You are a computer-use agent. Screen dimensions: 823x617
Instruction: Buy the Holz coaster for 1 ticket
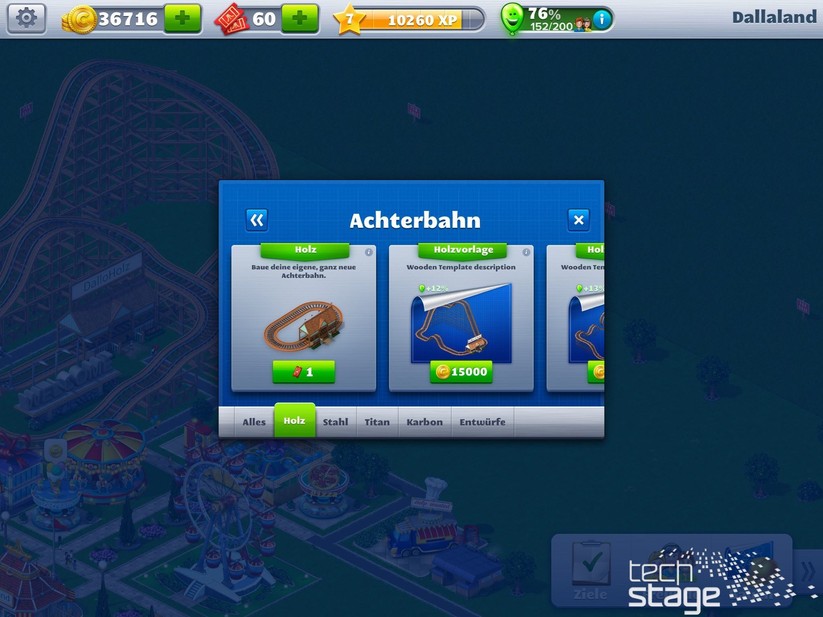click(x=304, y=372)
